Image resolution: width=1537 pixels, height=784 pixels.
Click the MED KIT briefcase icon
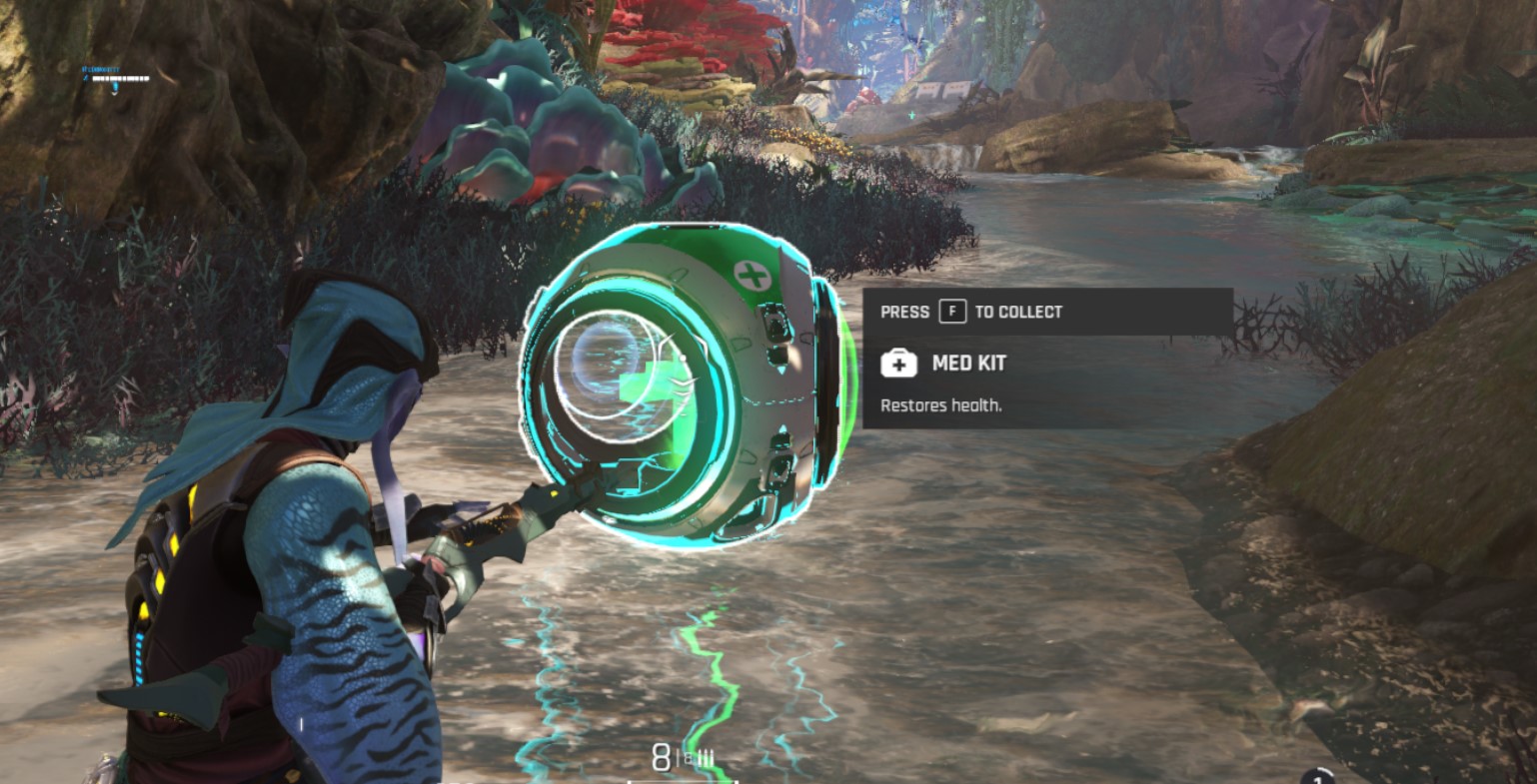click(x=900, y=363)
